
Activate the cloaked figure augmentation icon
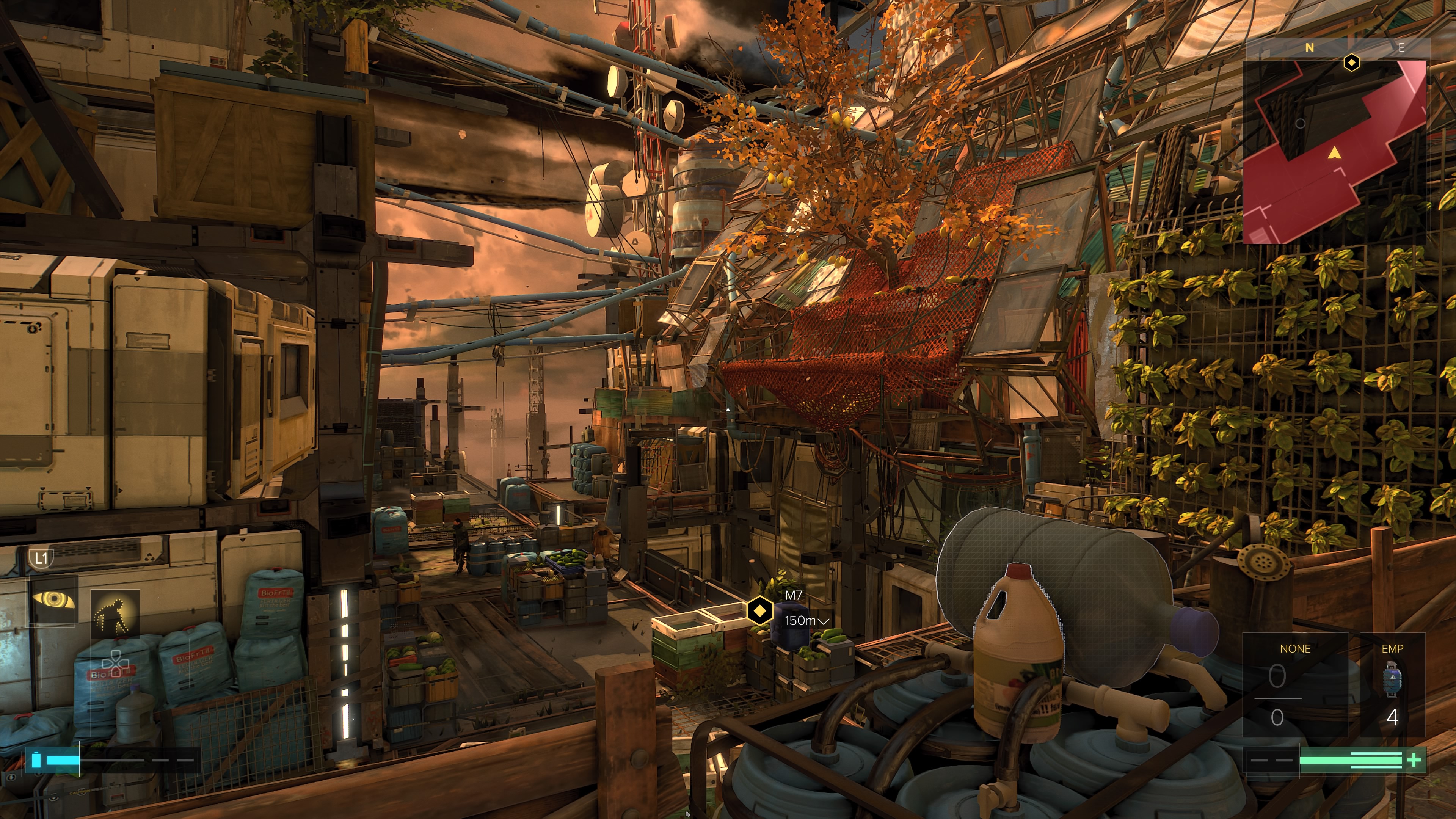tap(115, 614)
